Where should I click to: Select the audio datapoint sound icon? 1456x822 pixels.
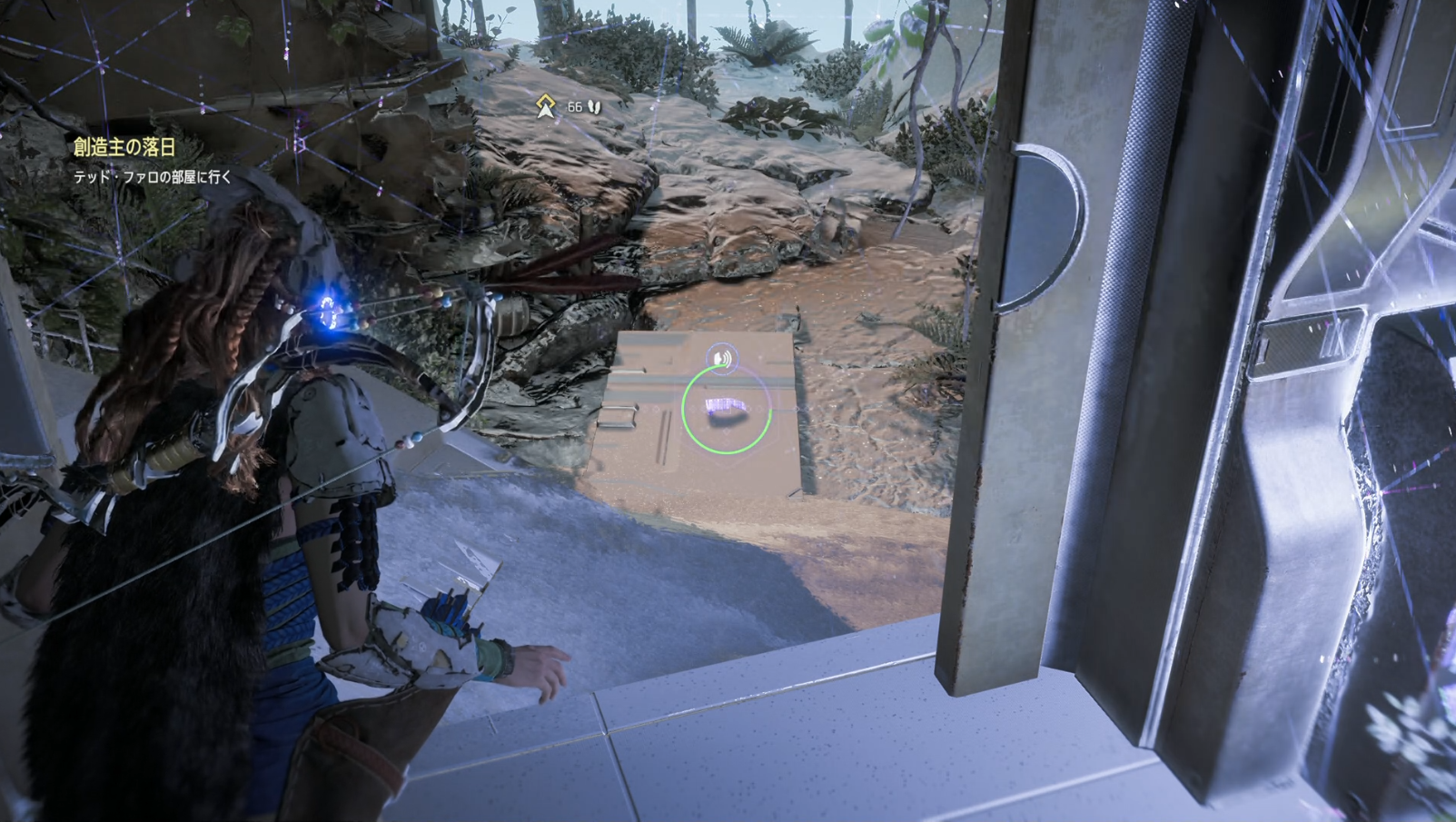coord(722,359)
